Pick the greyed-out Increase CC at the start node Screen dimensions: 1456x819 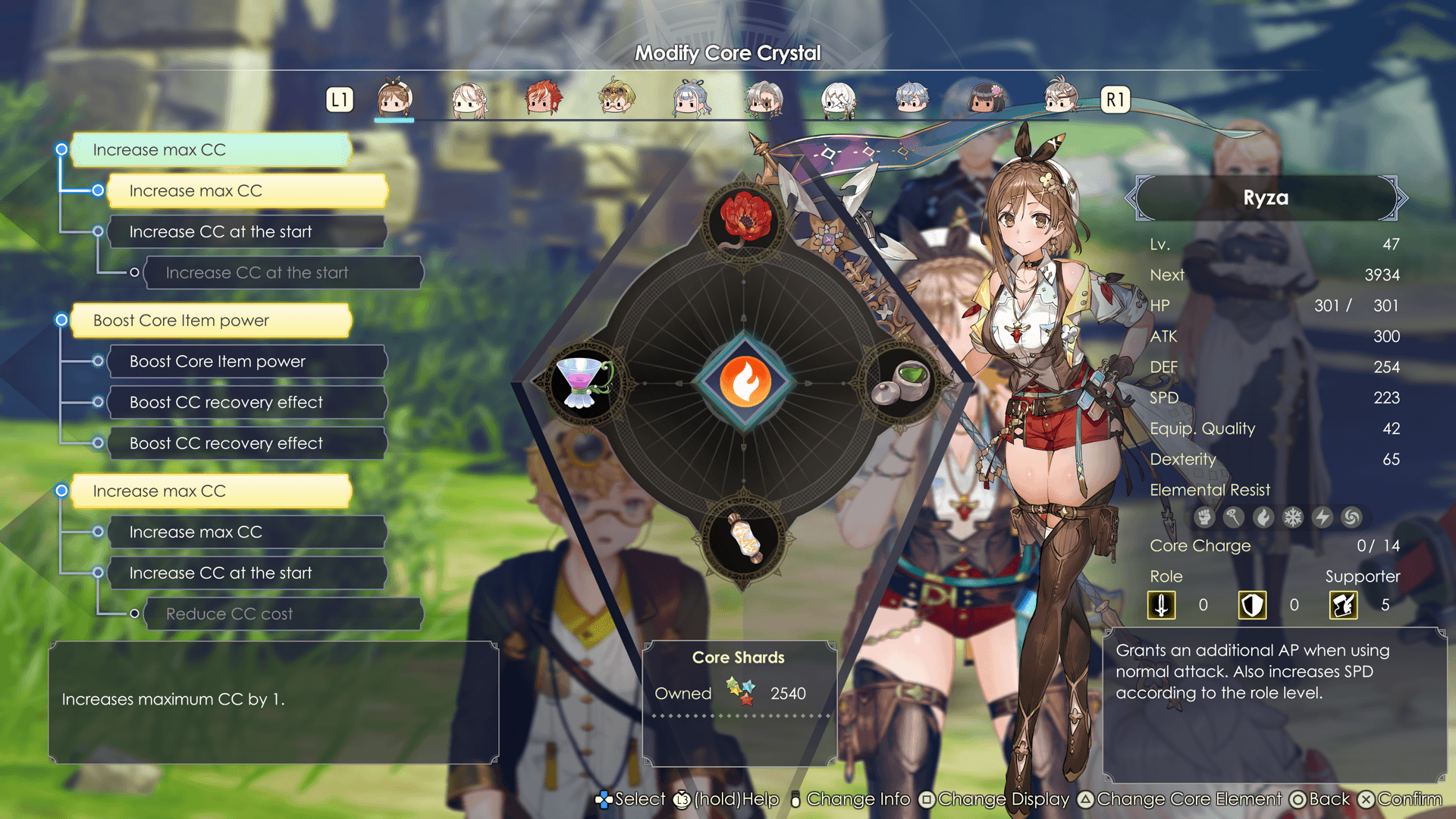(x=282, y=273)
